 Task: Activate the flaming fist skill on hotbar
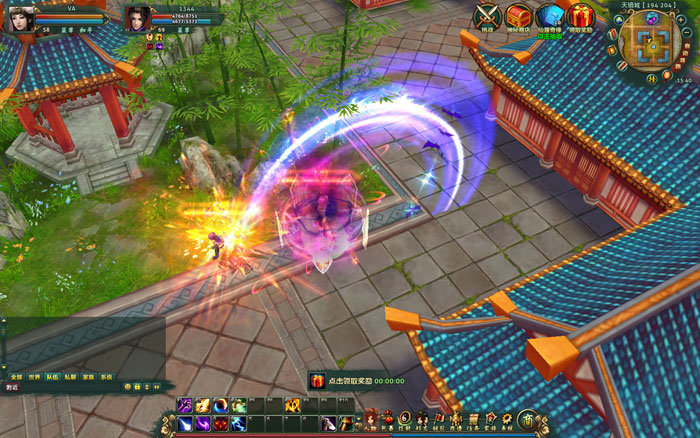click(x=292, y=406)
